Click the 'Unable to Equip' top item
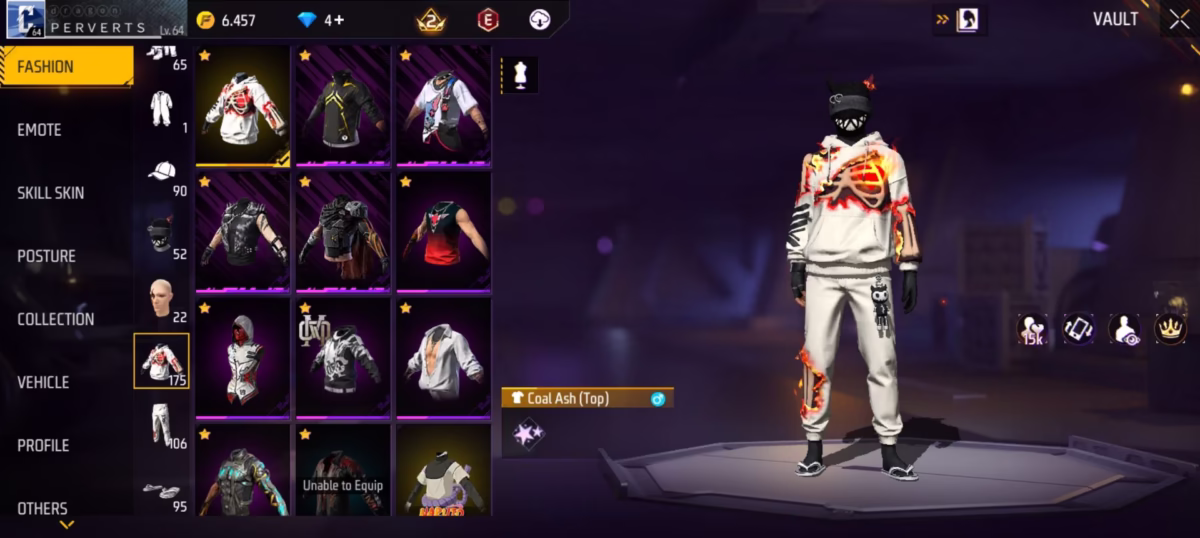The image size is (1200, 538). tap(343, 470)
